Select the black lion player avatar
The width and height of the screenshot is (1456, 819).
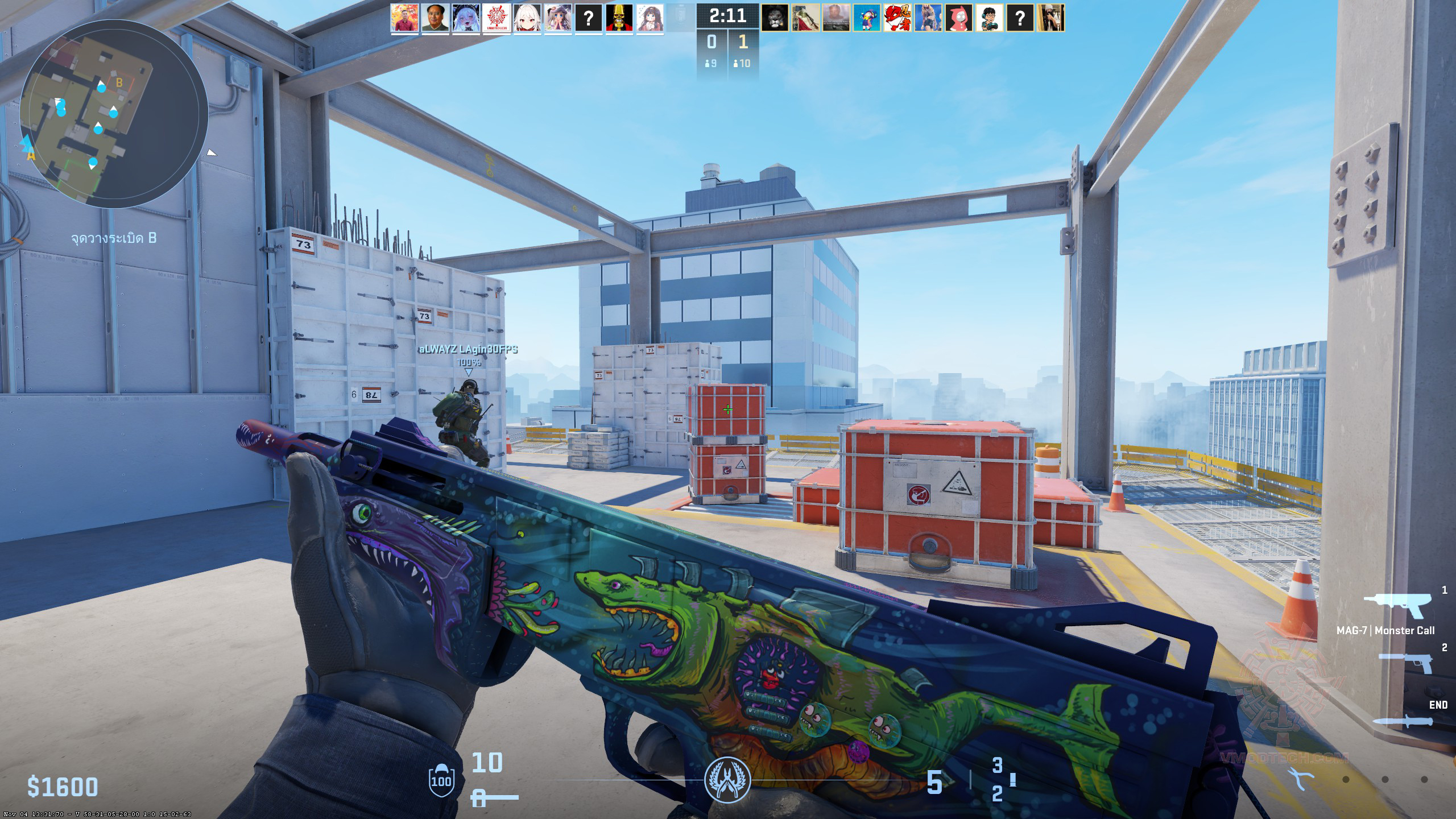(775, 18)
